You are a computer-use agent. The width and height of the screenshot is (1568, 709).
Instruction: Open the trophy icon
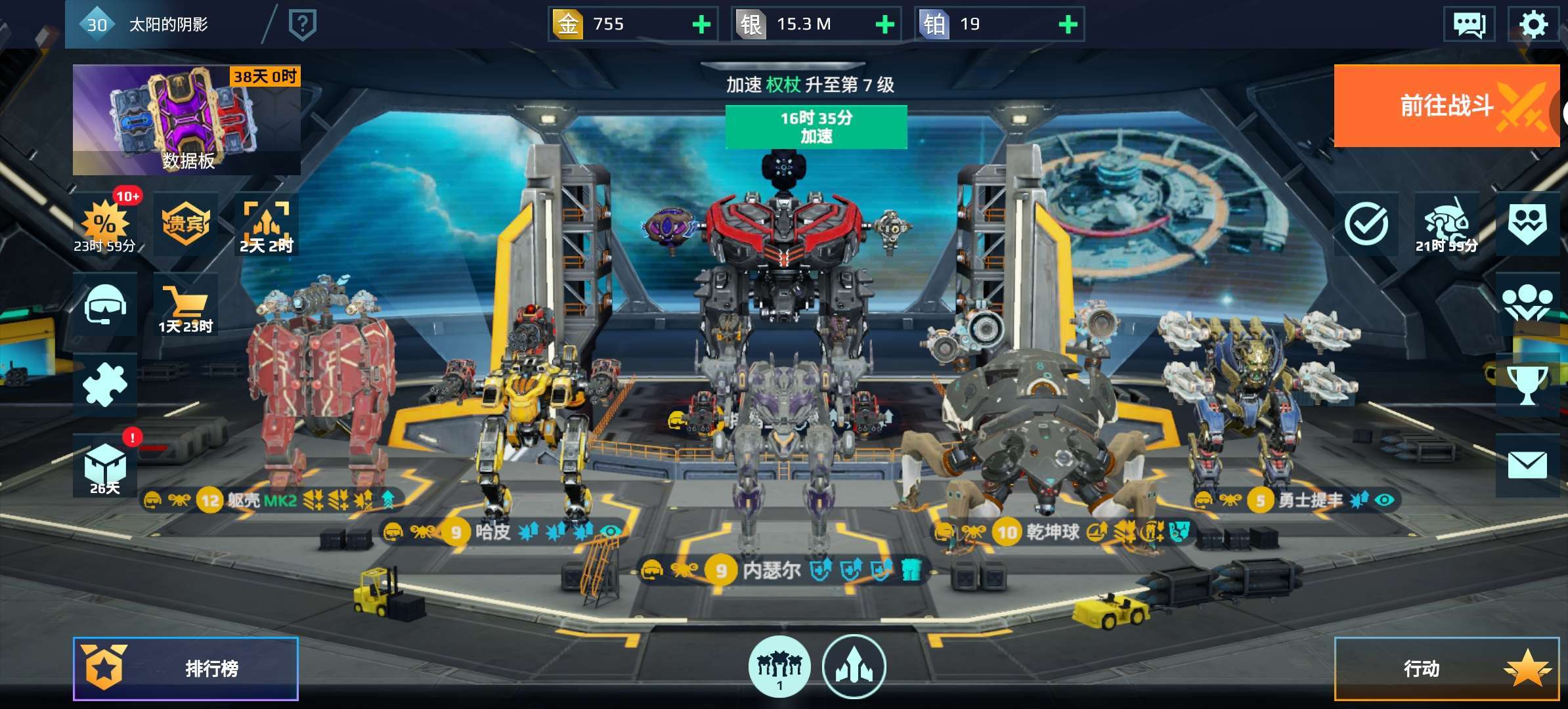[1527, 385]
